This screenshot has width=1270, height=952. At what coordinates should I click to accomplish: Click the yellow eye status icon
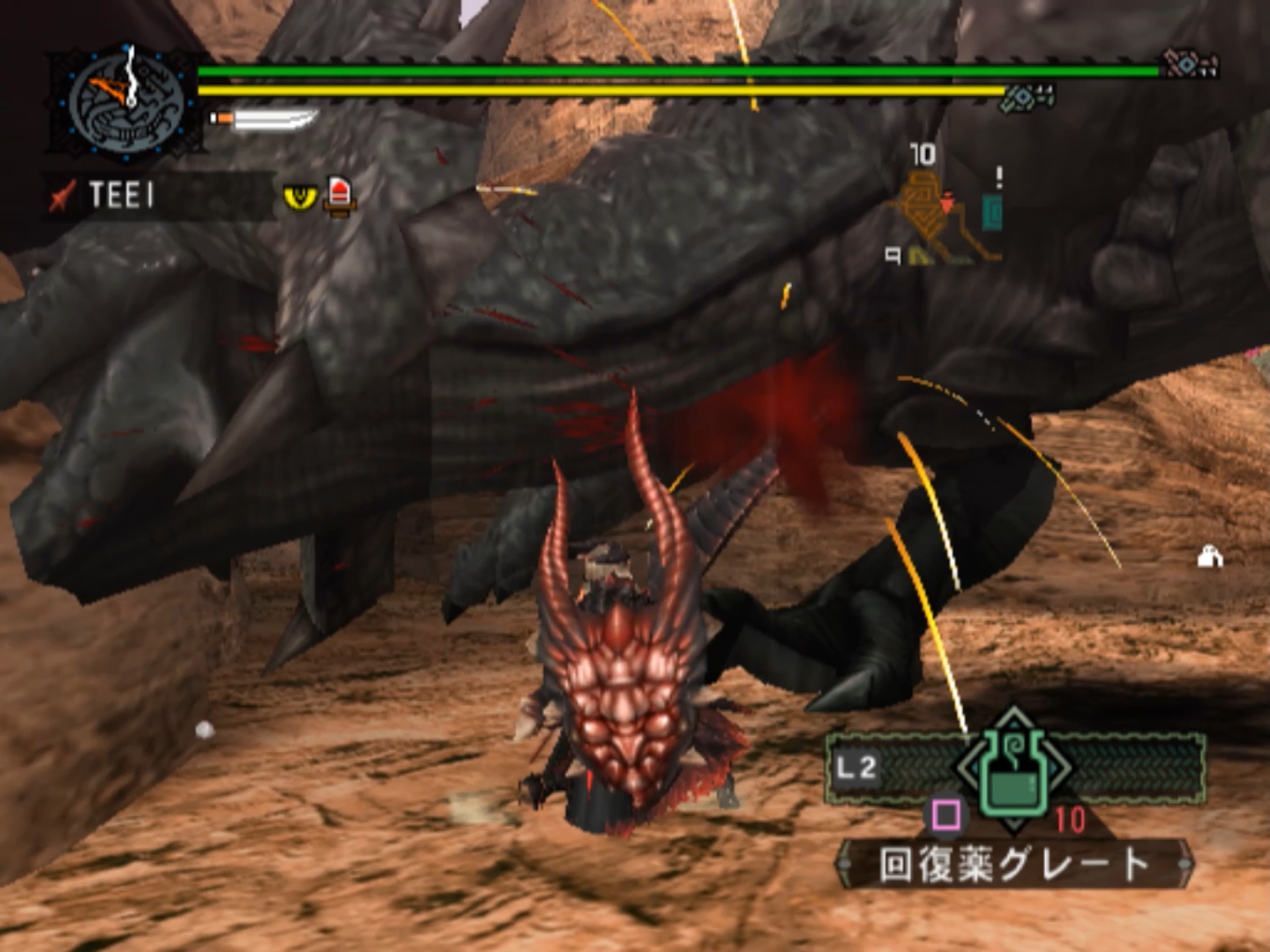[x=300, y=196]
